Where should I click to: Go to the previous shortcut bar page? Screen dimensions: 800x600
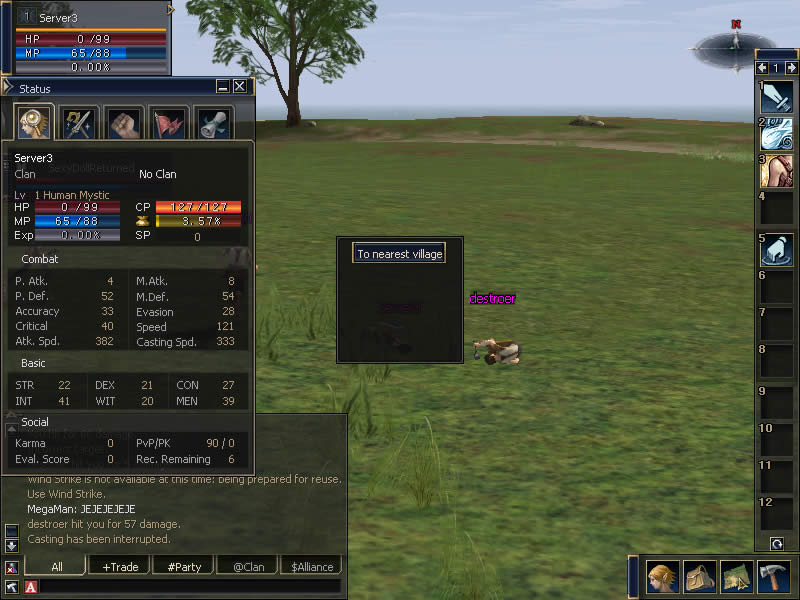click(762, 68)
